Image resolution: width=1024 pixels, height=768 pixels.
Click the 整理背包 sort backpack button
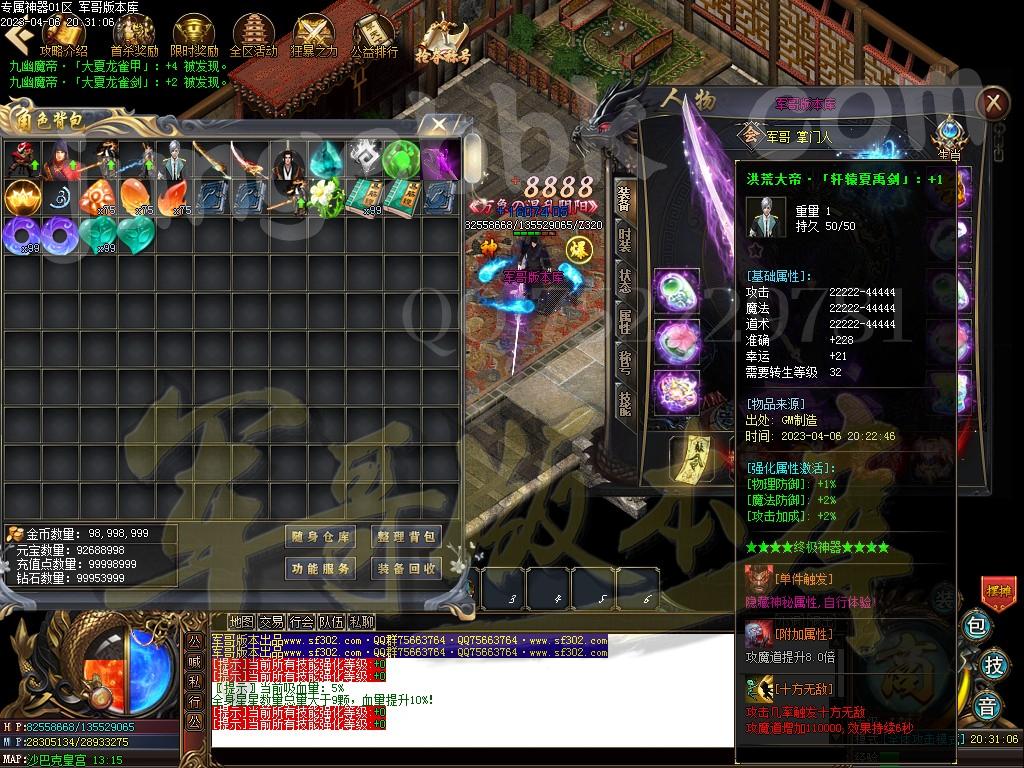tap(406, 537)
